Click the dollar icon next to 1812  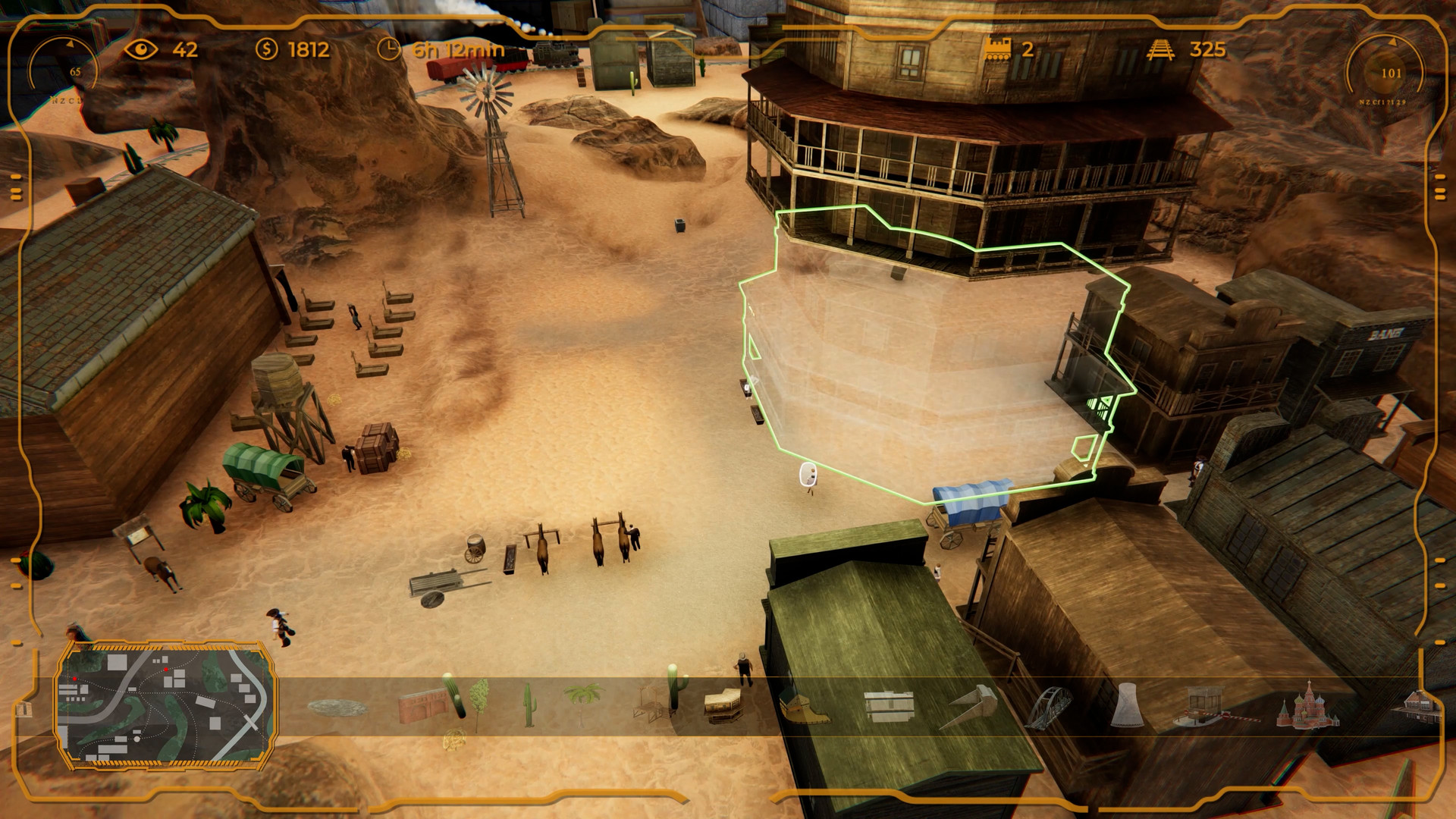pyautogui.click(x=268, y=52)
